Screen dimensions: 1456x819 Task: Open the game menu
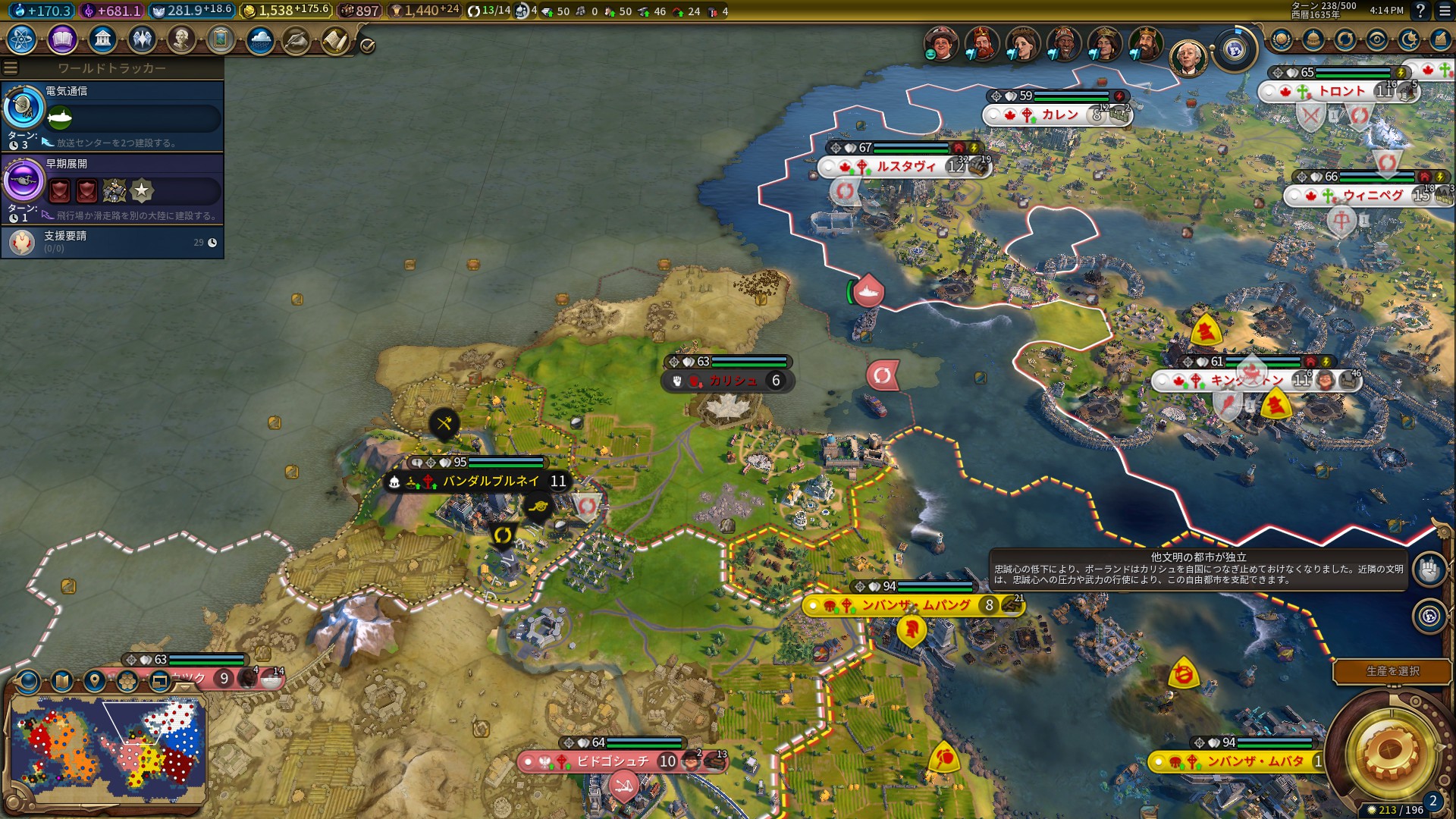tap(1444, 11)
